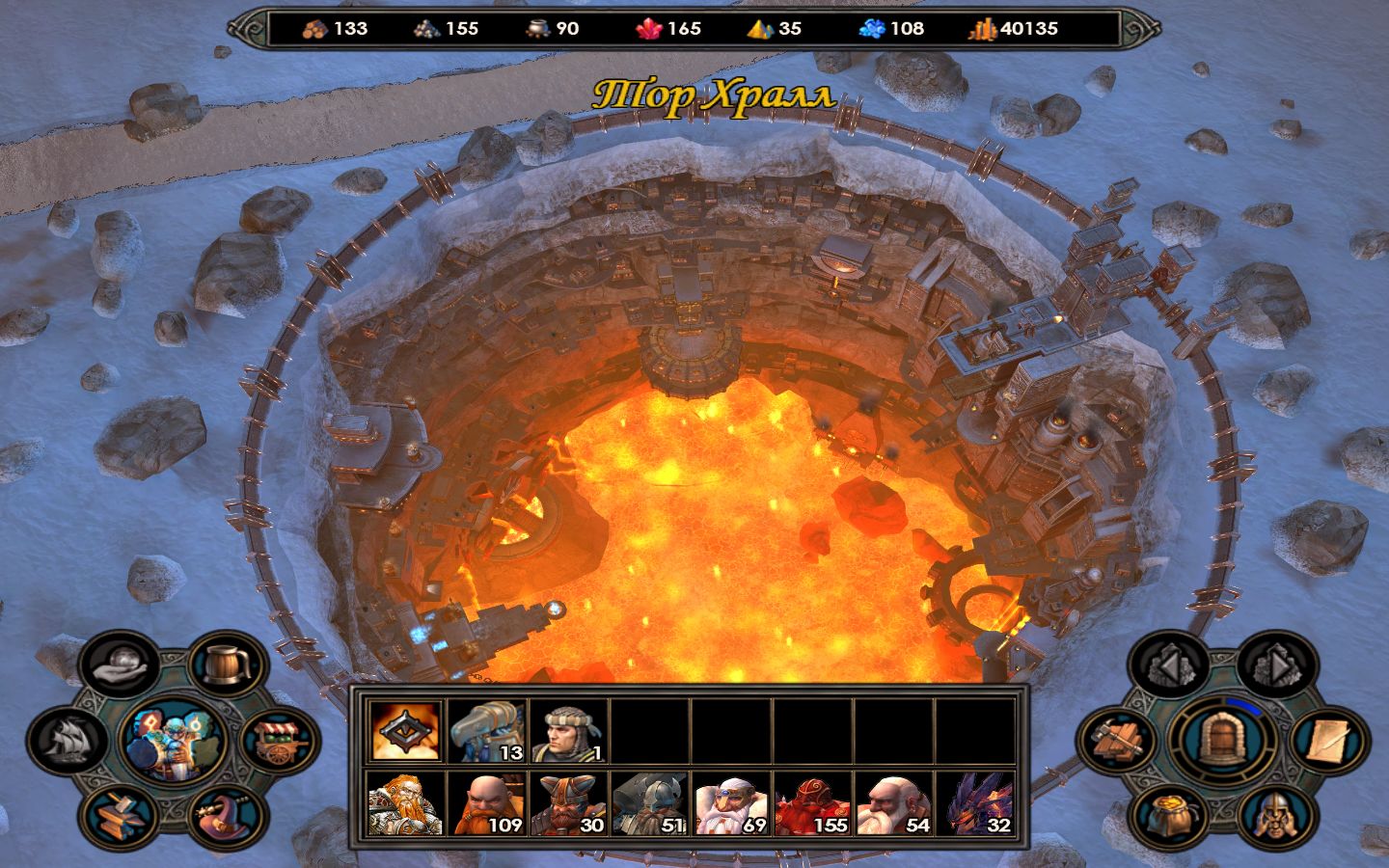
Task: Select the garrison stack of 13 creatures
Action: (x=487, y=731)
